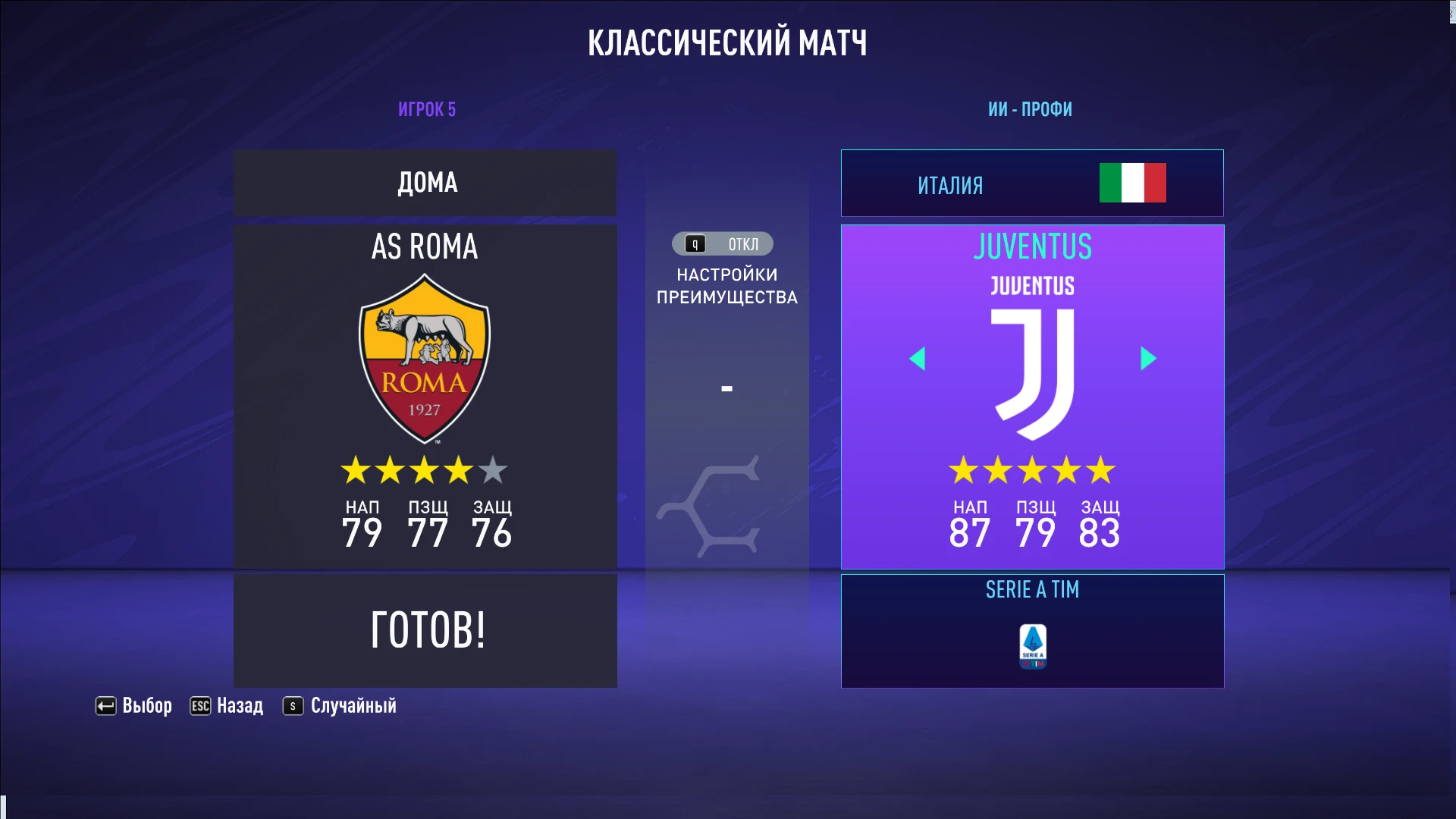Click the ESC key icon next to Назад
Viewport: 1456px width, 819px height.
point(199,705)
